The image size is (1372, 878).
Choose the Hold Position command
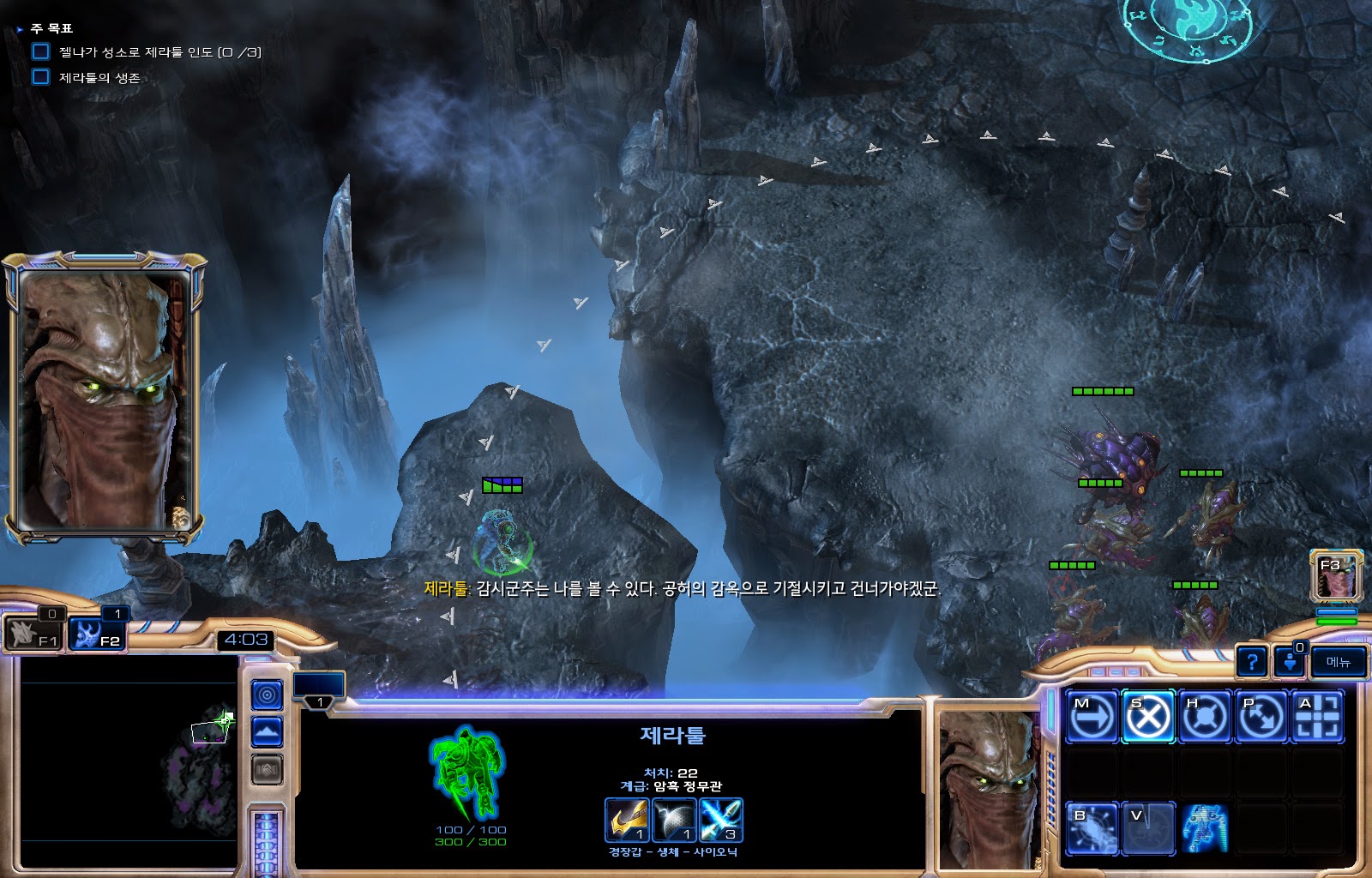click(1205, 716)
